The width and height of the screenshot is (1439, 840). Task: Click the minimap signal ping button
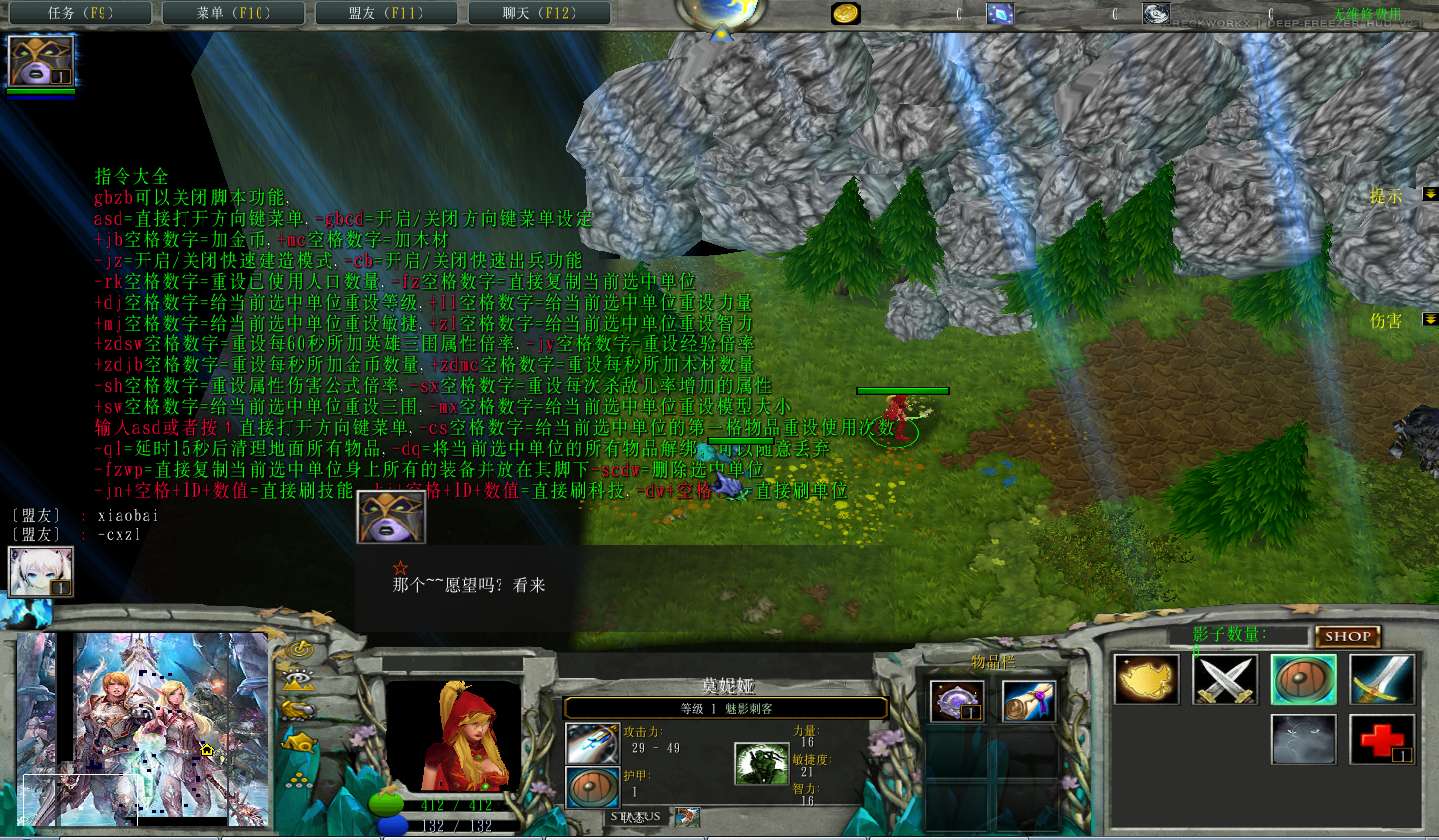(x=299, y=650)
